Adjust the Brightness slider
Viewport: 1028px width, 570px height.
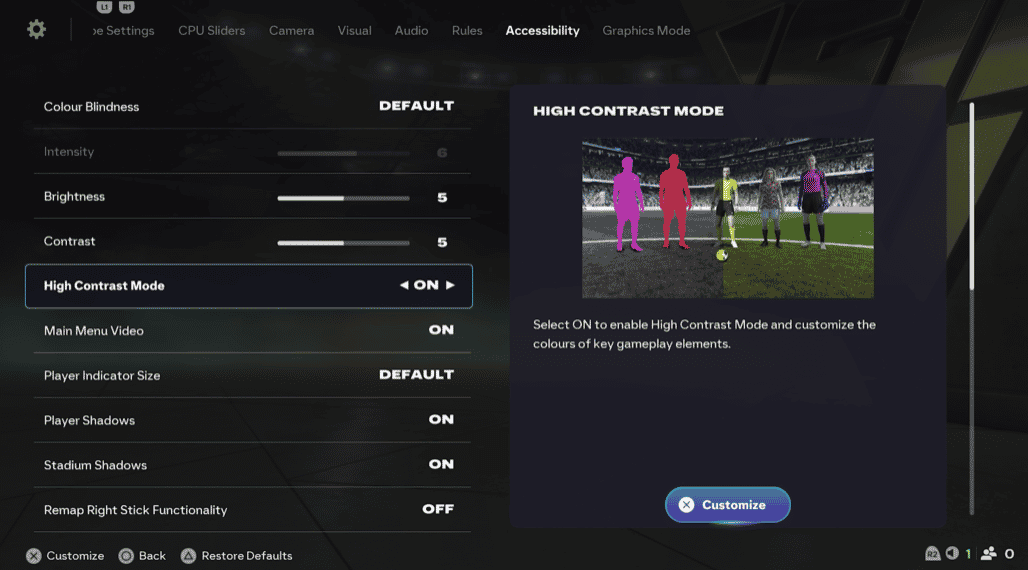[x=343, y=198]
